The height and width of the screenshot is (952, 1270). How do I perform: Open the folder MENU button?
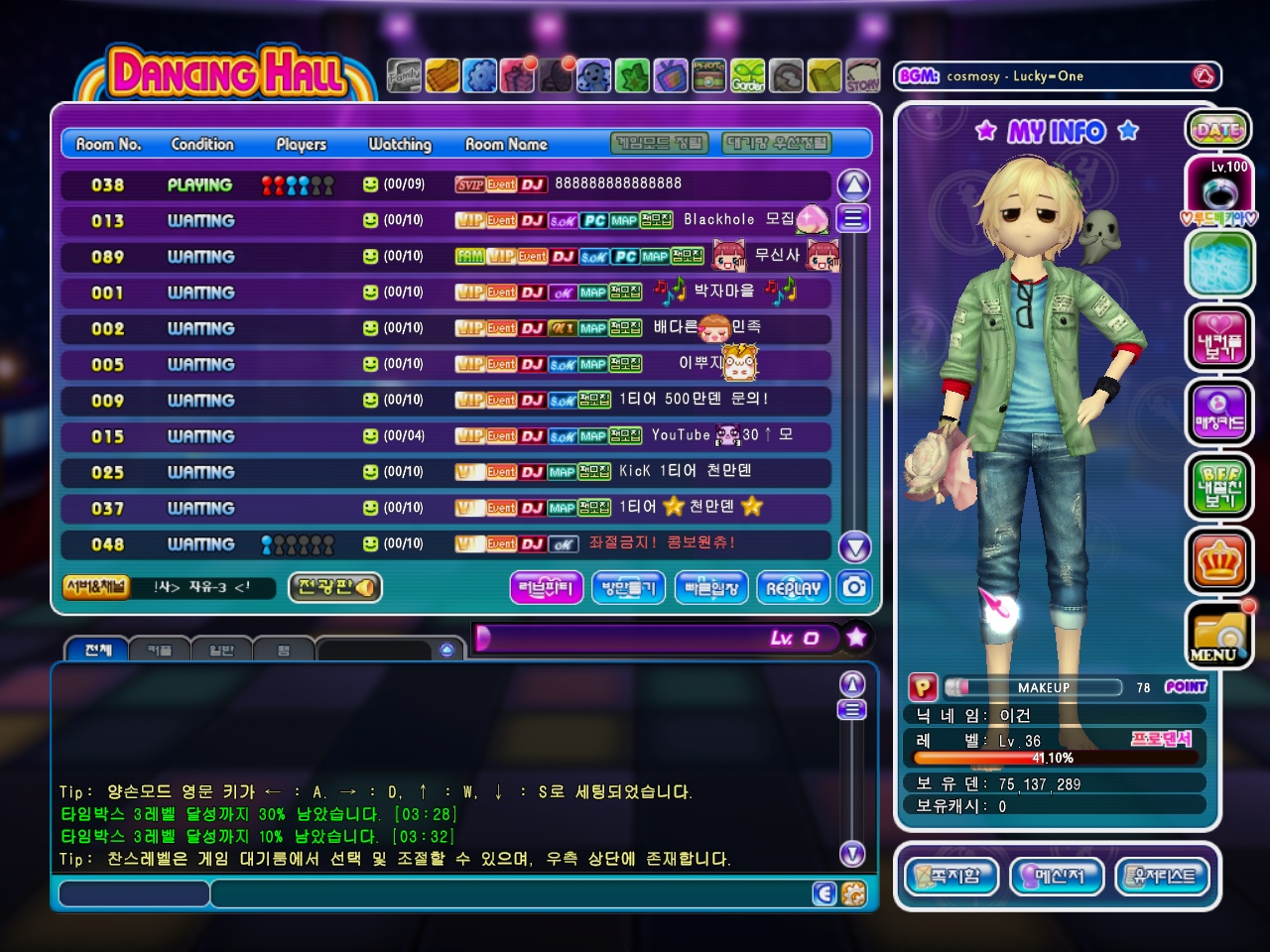(x=1217, y=636)
